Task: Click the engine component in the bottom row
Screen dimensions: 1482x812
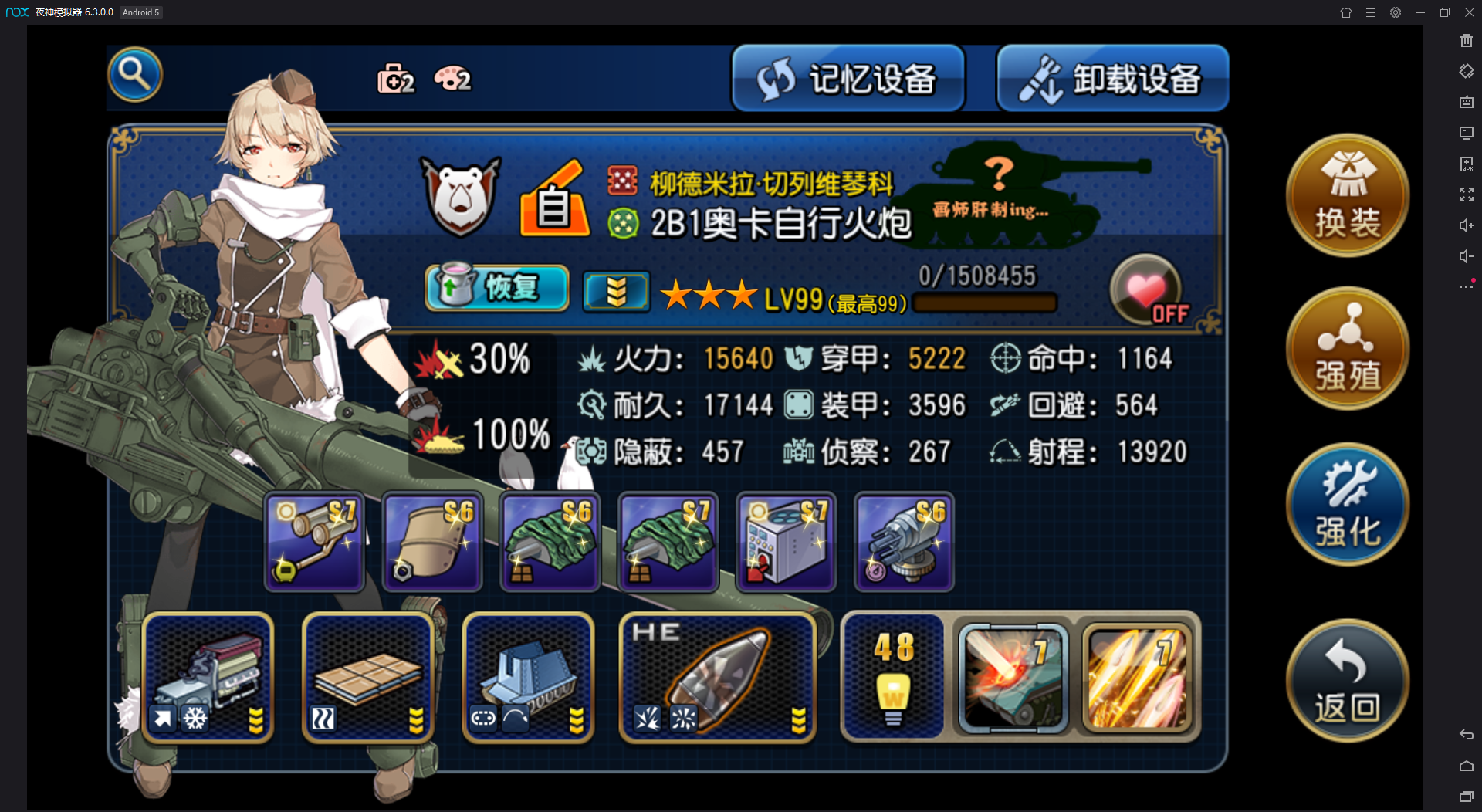Action: (x=207, y=678)
